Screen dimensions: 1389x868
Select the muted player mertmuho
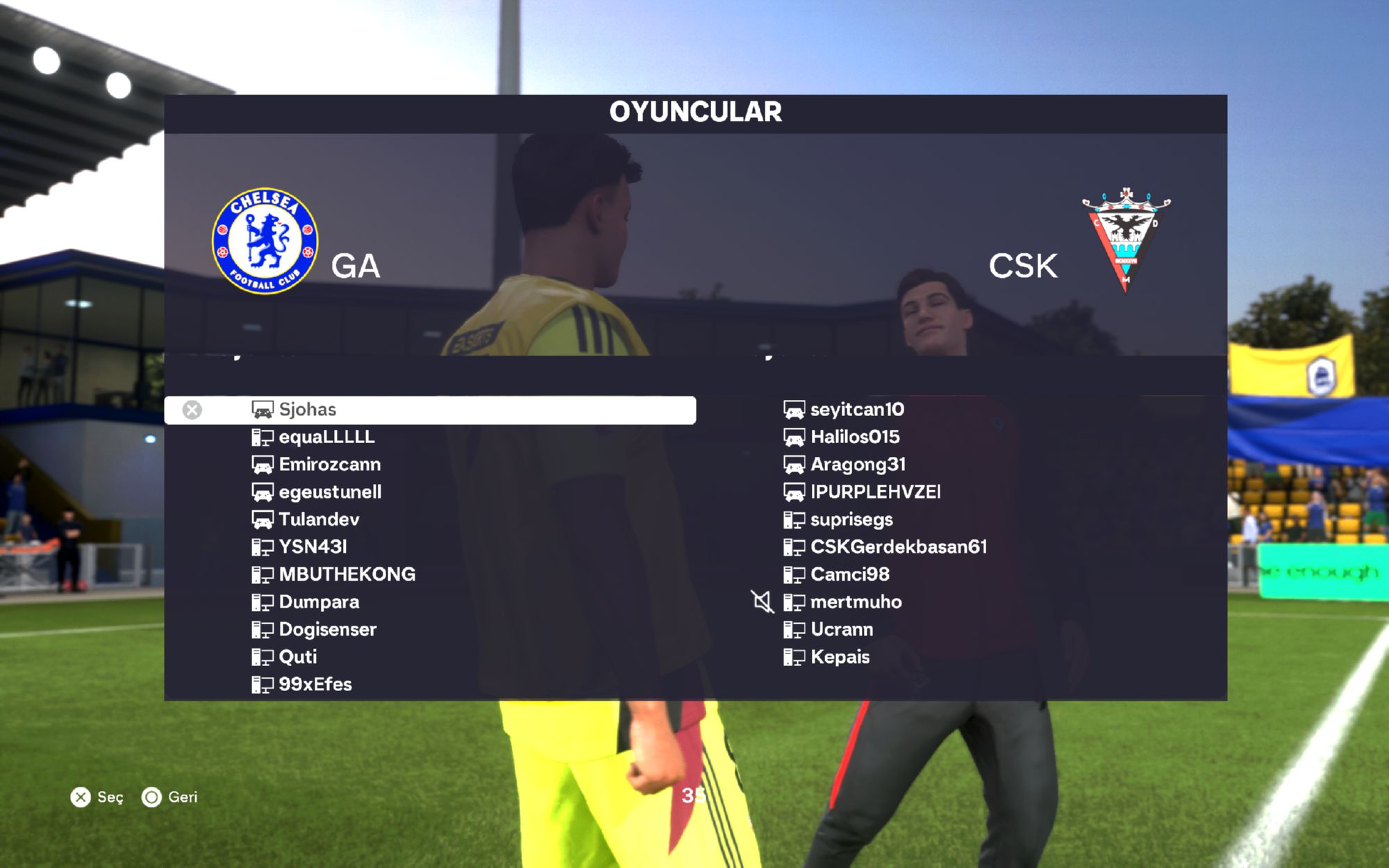pos(856,602)
